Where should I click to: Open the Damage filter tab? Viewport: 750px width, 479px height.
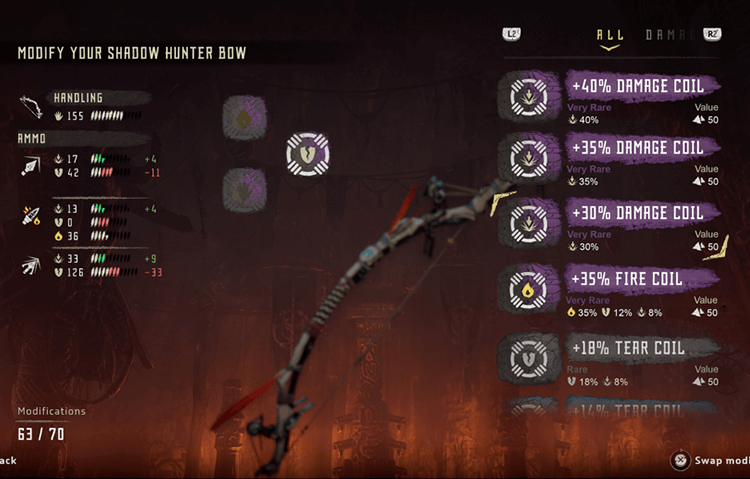670,35
